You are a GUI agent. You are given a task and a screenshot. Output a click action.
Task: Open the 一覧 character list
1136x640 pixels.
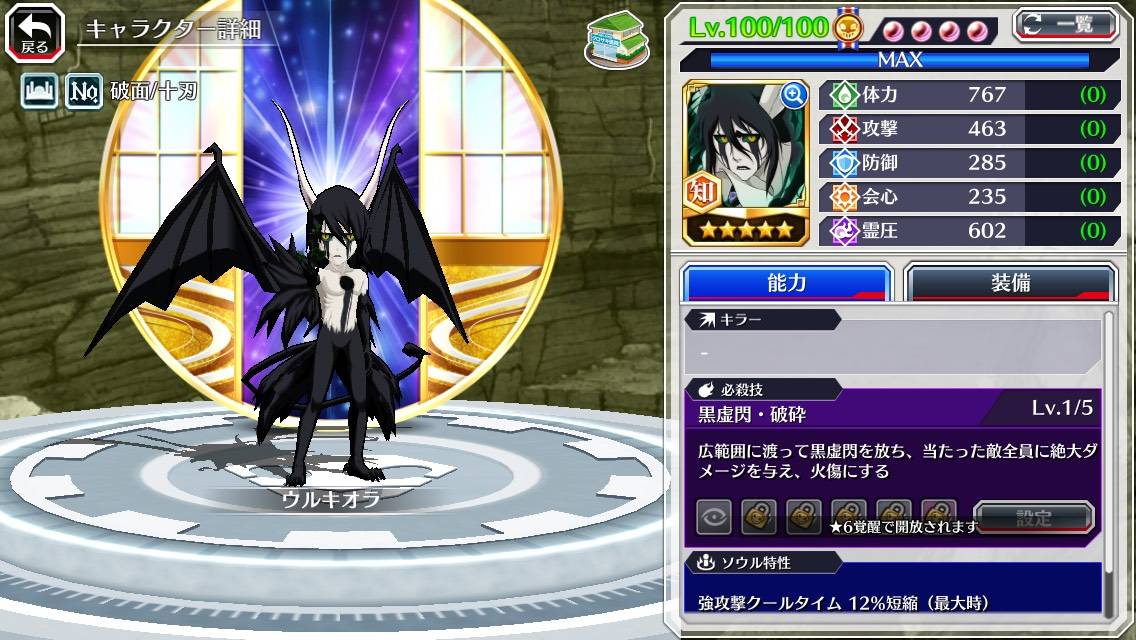click(1065, 25)
